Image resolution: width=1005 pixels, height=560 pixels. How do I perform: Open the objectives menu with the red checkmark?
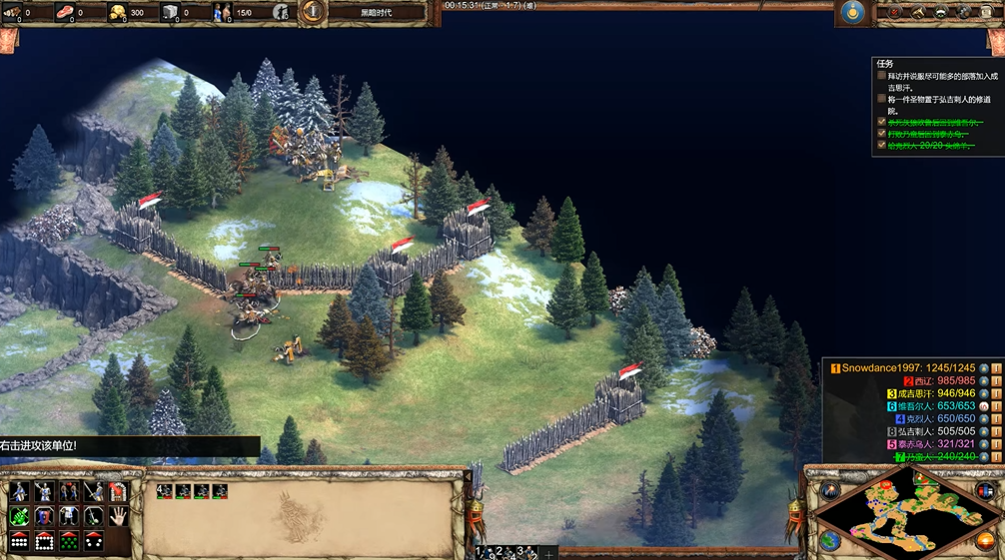(893, 12)
